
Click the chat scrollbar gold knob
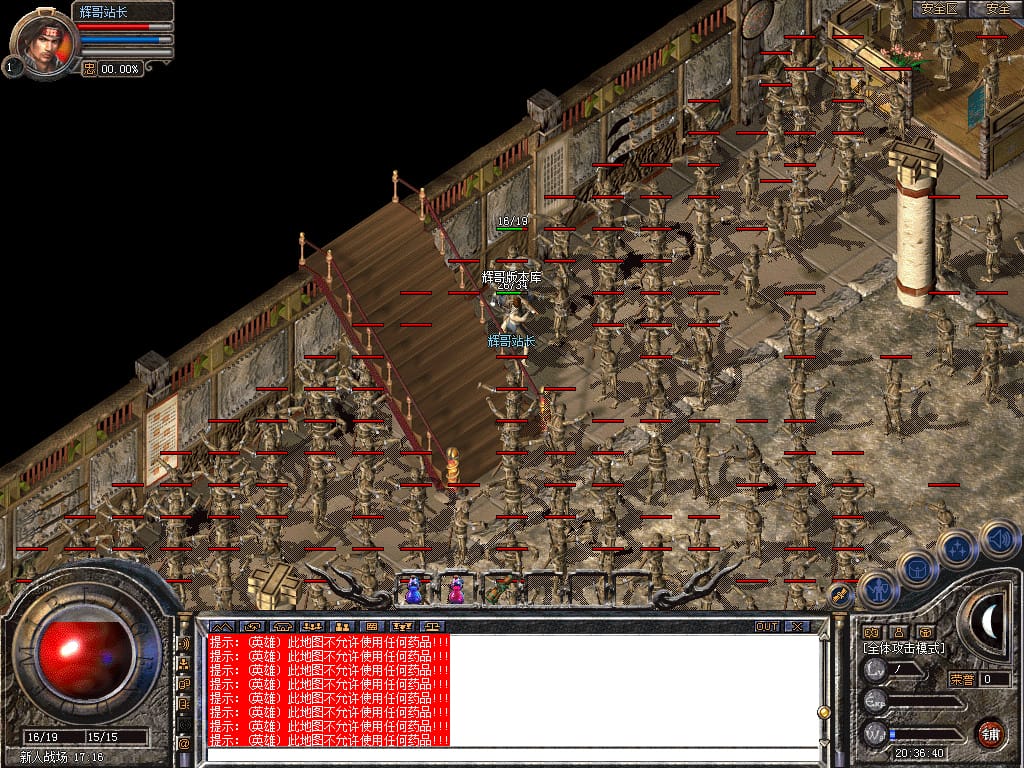824,712
